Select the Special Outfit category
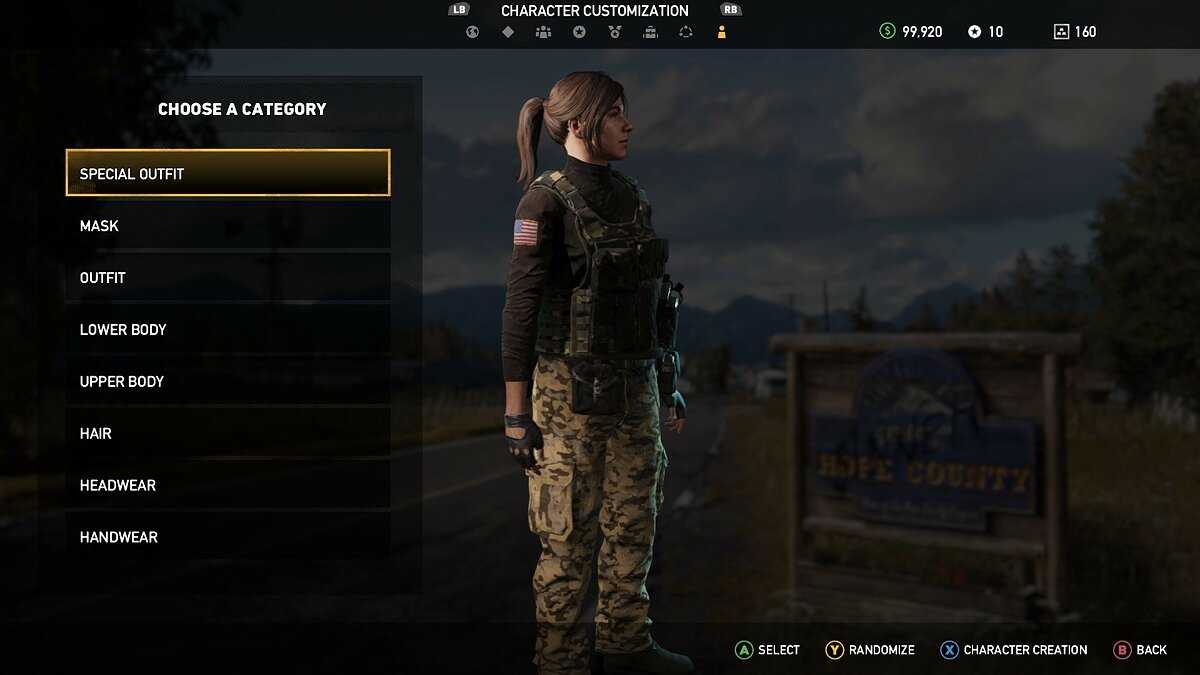The width and height of the screenshot is (1200, 675). click(x=228, y=173)
